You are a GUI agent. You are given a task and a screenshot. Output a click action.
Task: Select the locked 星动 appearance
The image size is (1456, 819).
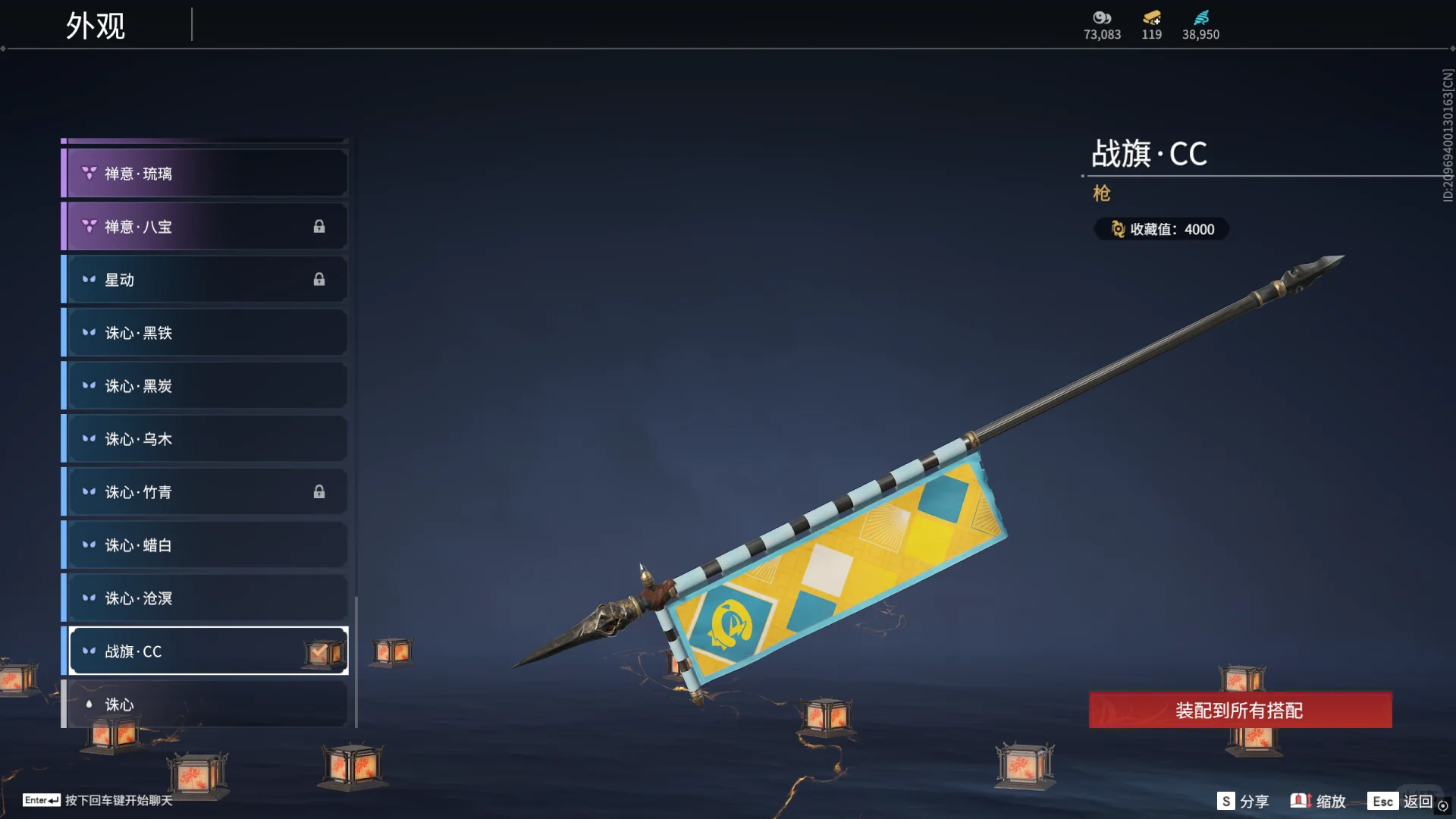click(205, 280)
